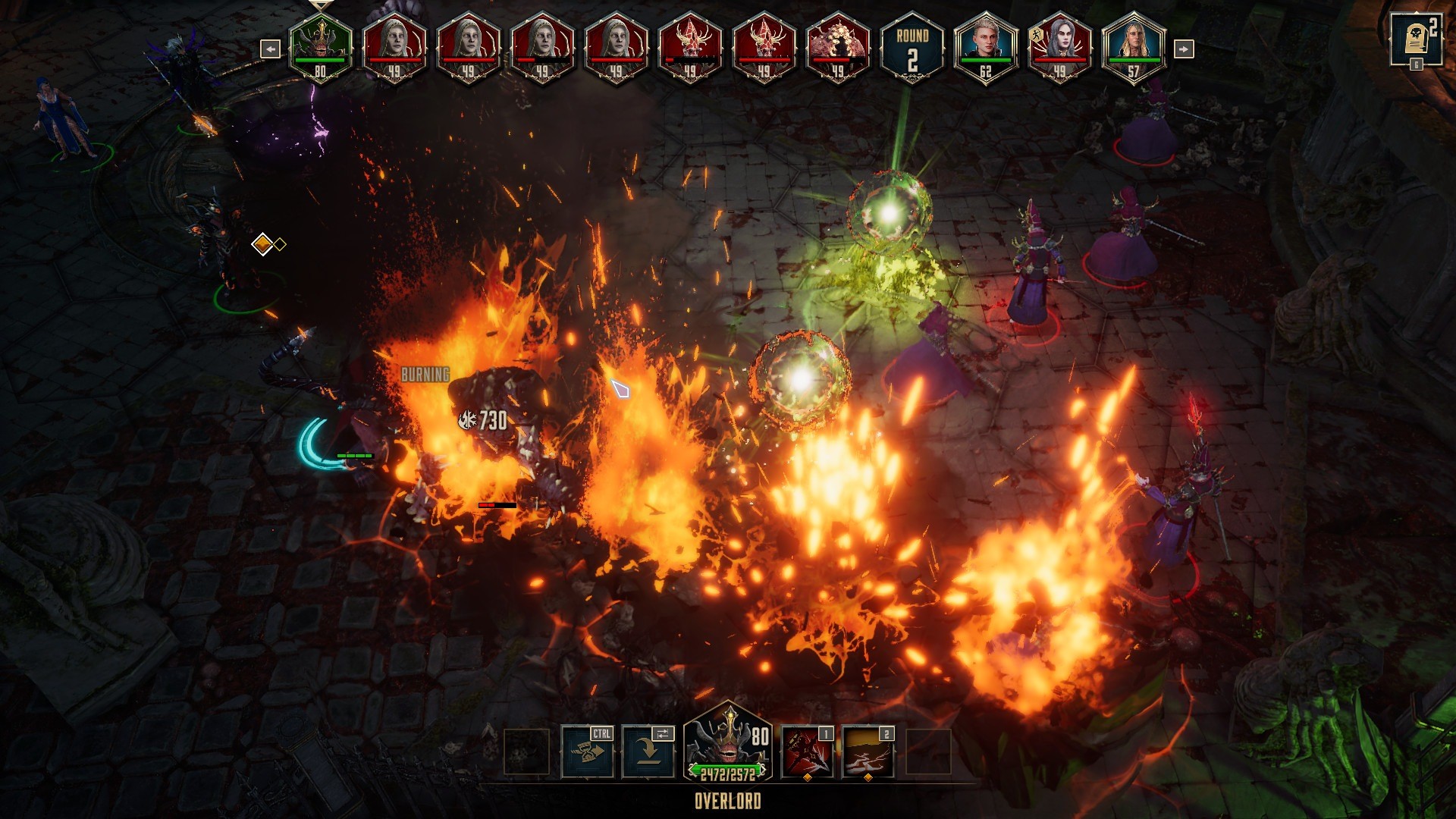1456x819 pixels.
Task: Select the pale dark-haired woman portrait in turn order
Action: [x=1059, y=47]
